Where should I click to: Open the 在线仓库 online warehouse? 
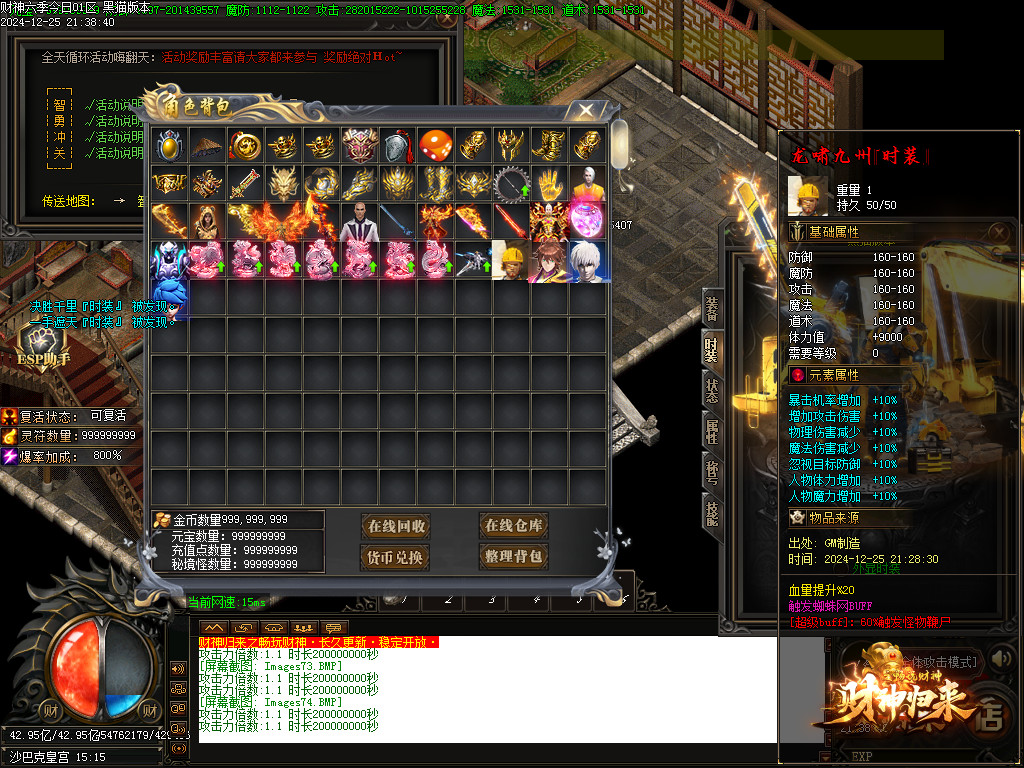click(x=513, y=526)
